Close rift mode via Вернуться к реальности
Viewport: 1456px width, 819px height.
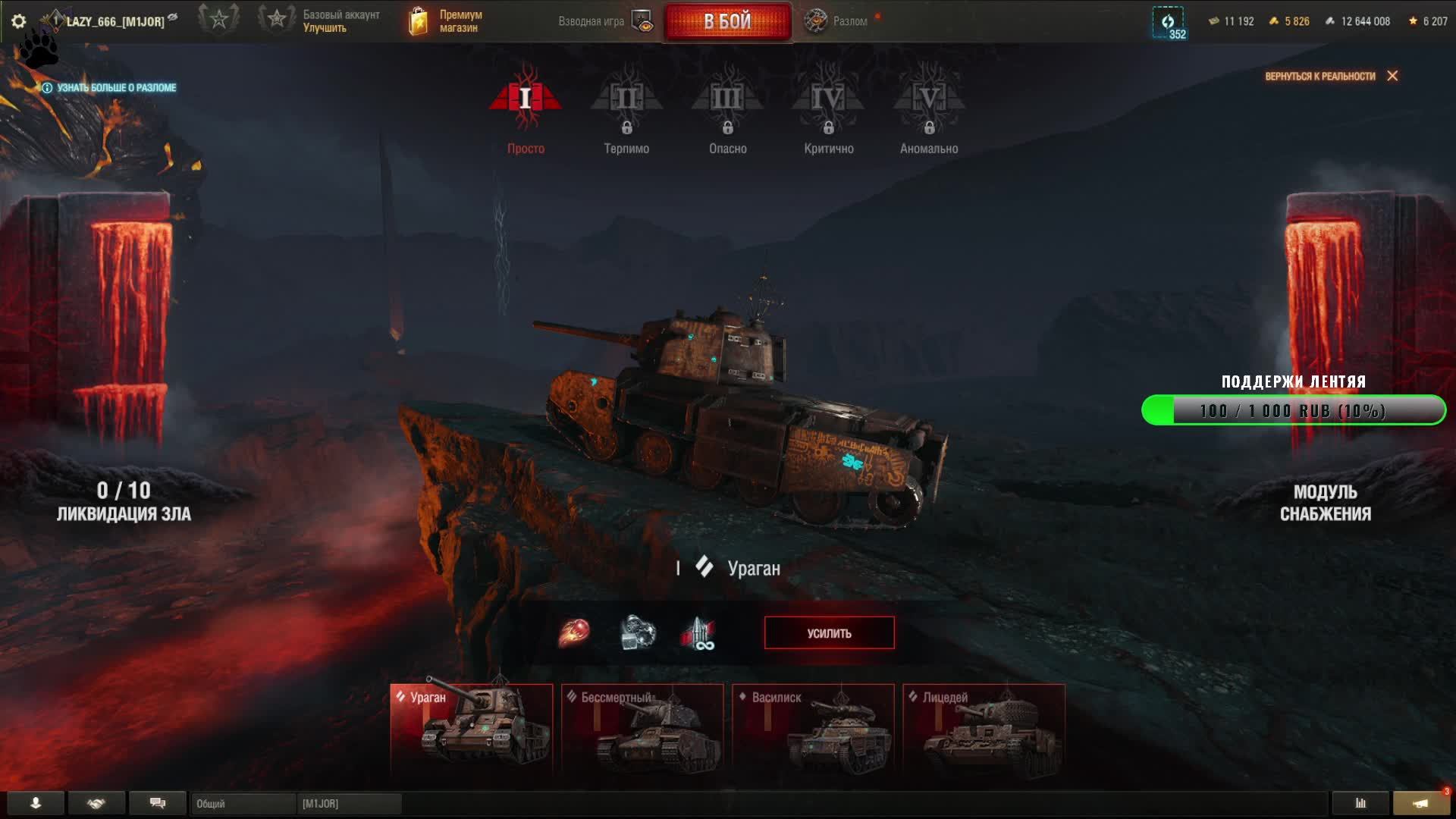tap(1331, 76)
